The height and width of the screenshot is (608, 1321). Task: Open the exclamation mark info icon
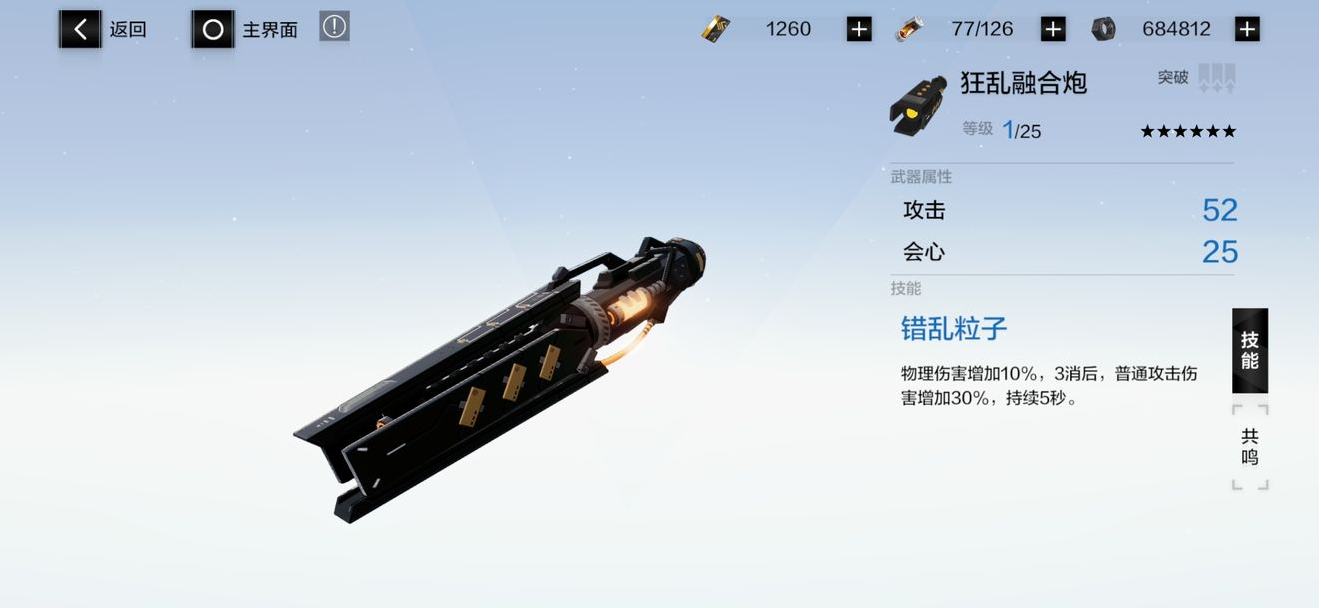(334, 27)
